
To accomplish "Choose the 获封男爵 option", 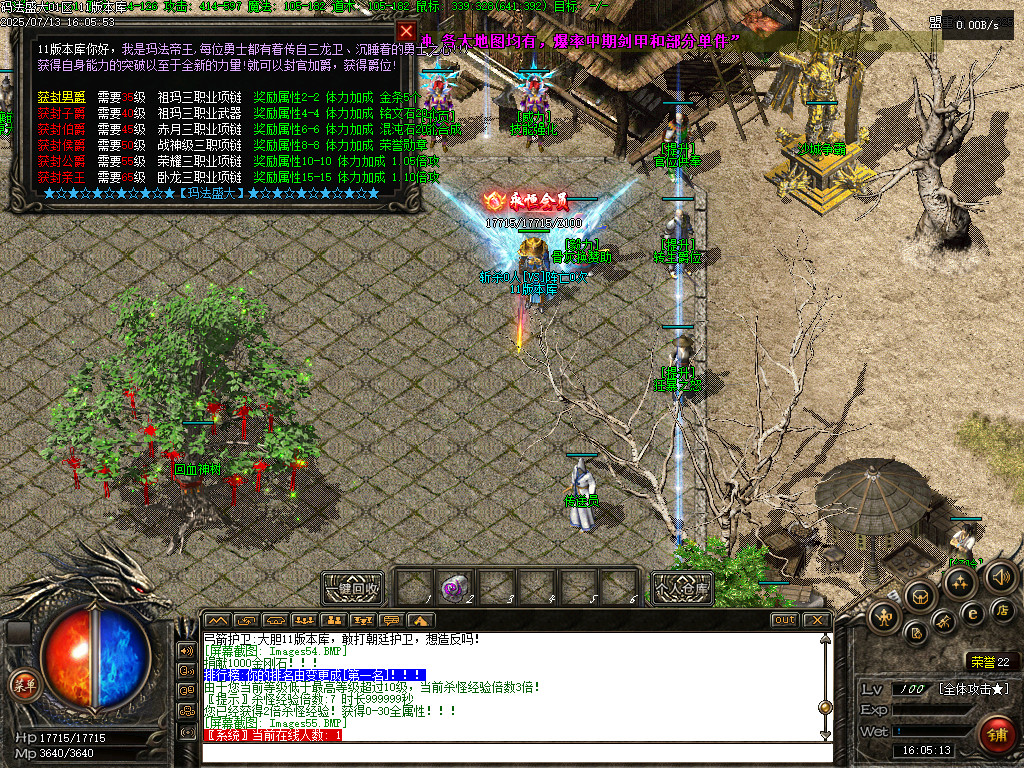I will (62, 98).
